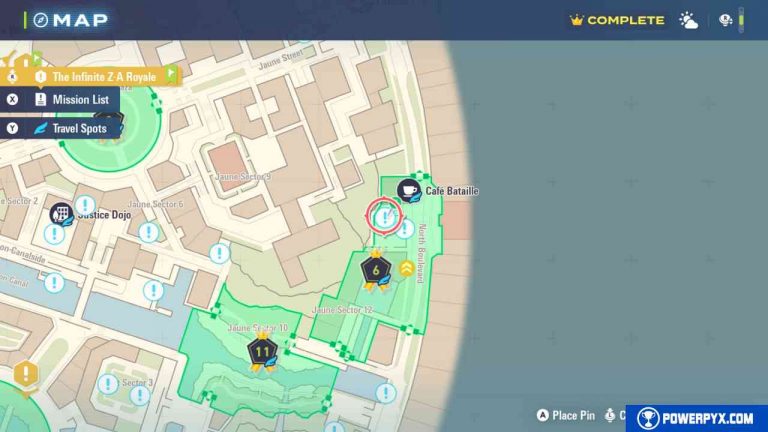This screenshot has width=768, height=432.
Task: Choose The Infinite Z-A Royale entry
Action: click(x=104, y=76)
